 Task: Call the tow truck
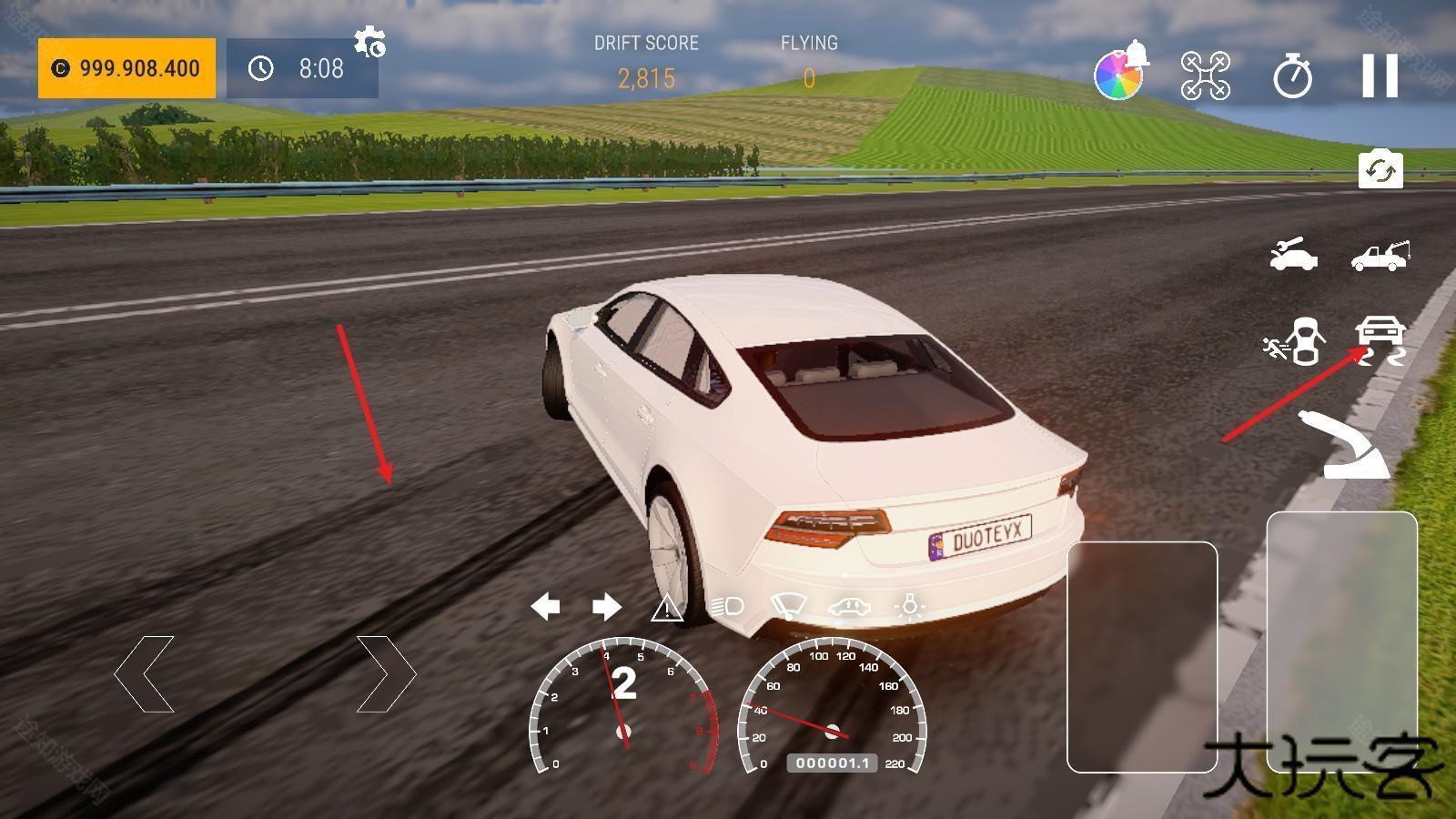click(1380, 256)
